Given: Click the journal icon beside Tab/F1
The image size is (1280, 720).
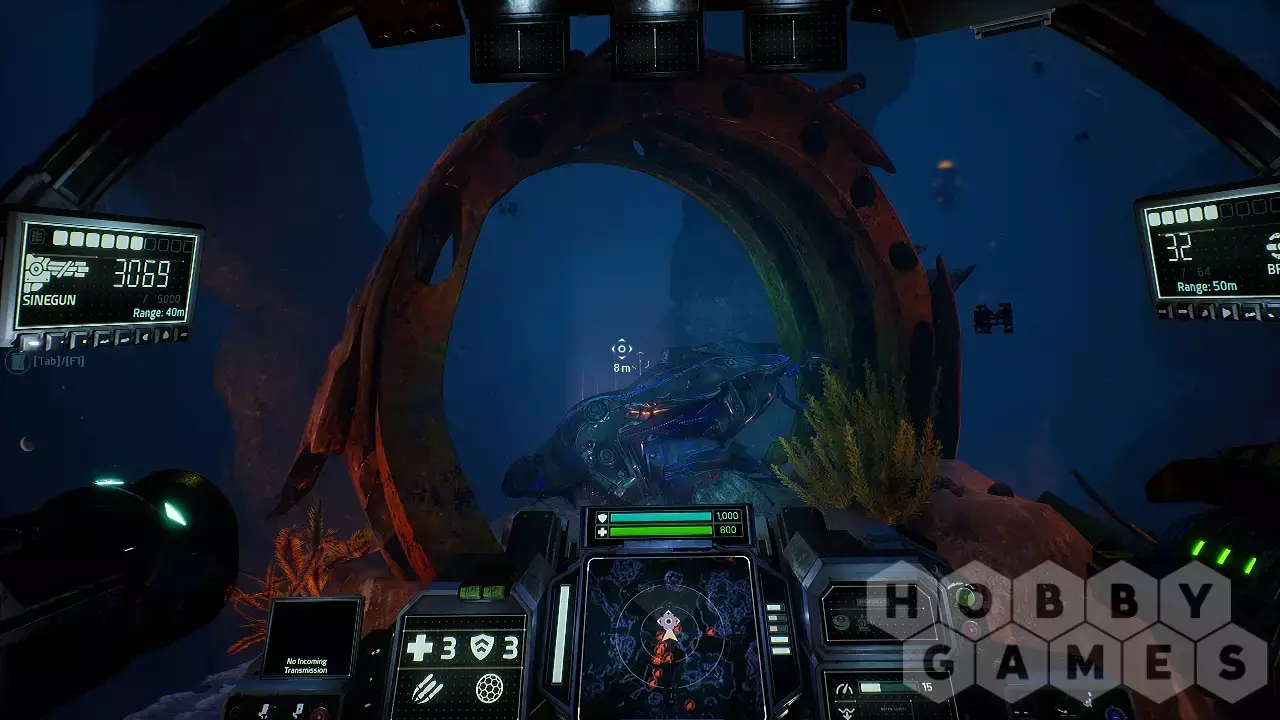Looking at the screenshot, I should tap(17, 361).
